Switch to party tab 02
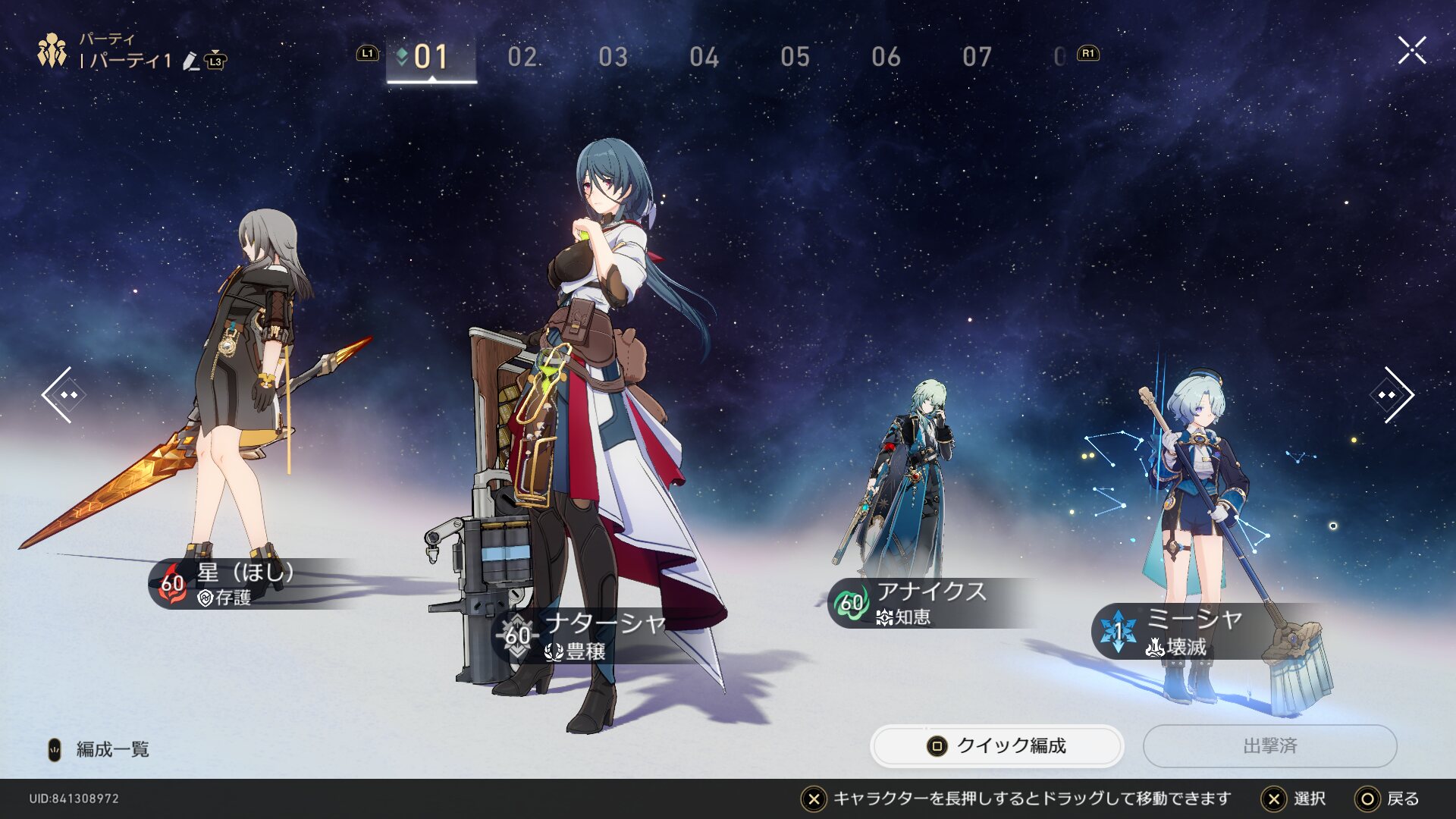Image resolution: width=1456 pixels, height=819 pixels. 522,57
